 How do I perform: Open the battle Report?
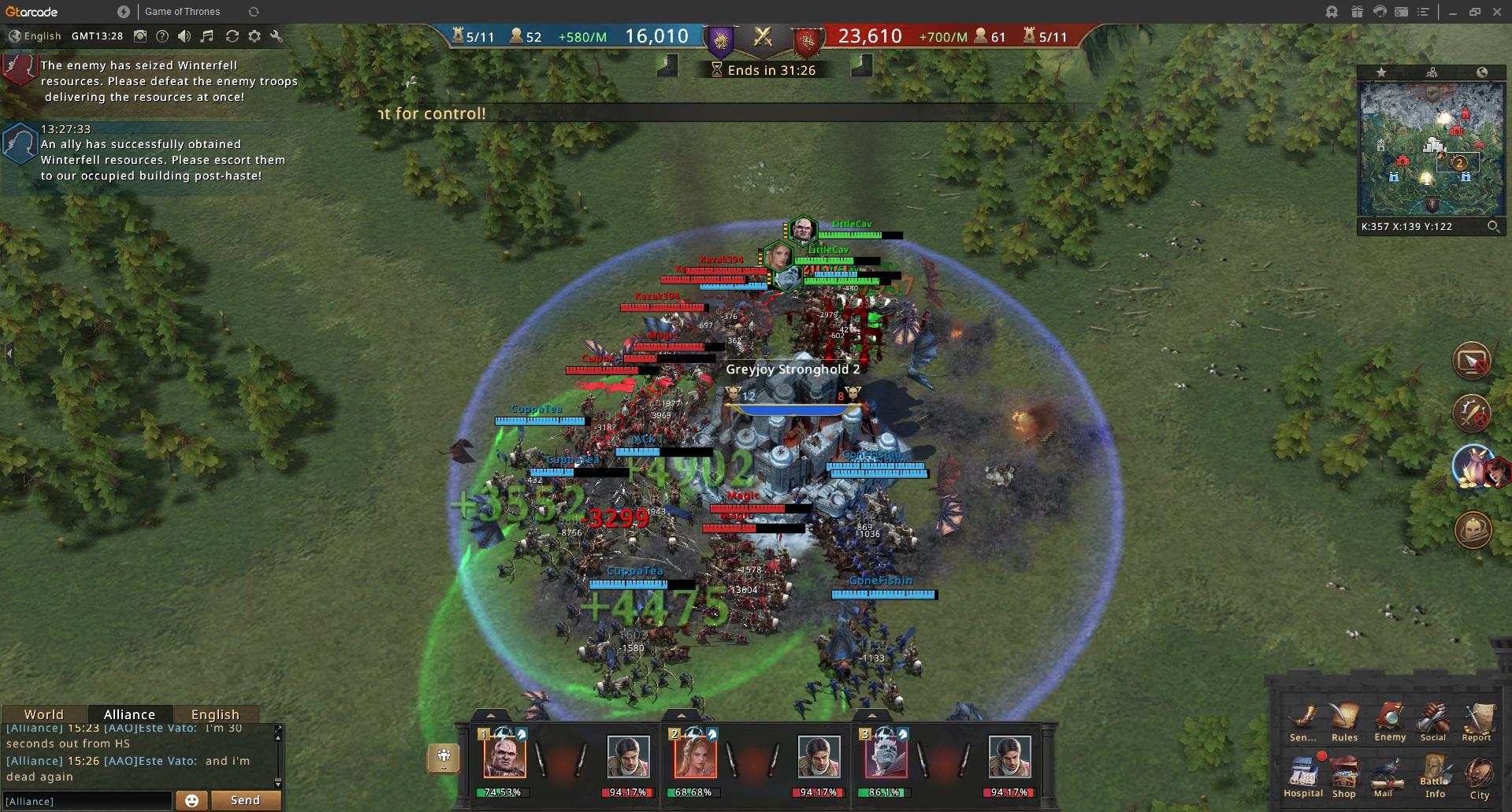coord(1477,720)
